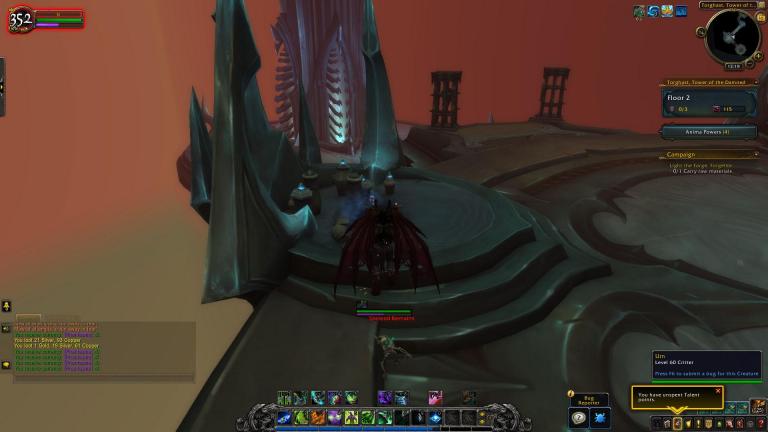Open the Bug Reporter question mark button

point(580,418)
